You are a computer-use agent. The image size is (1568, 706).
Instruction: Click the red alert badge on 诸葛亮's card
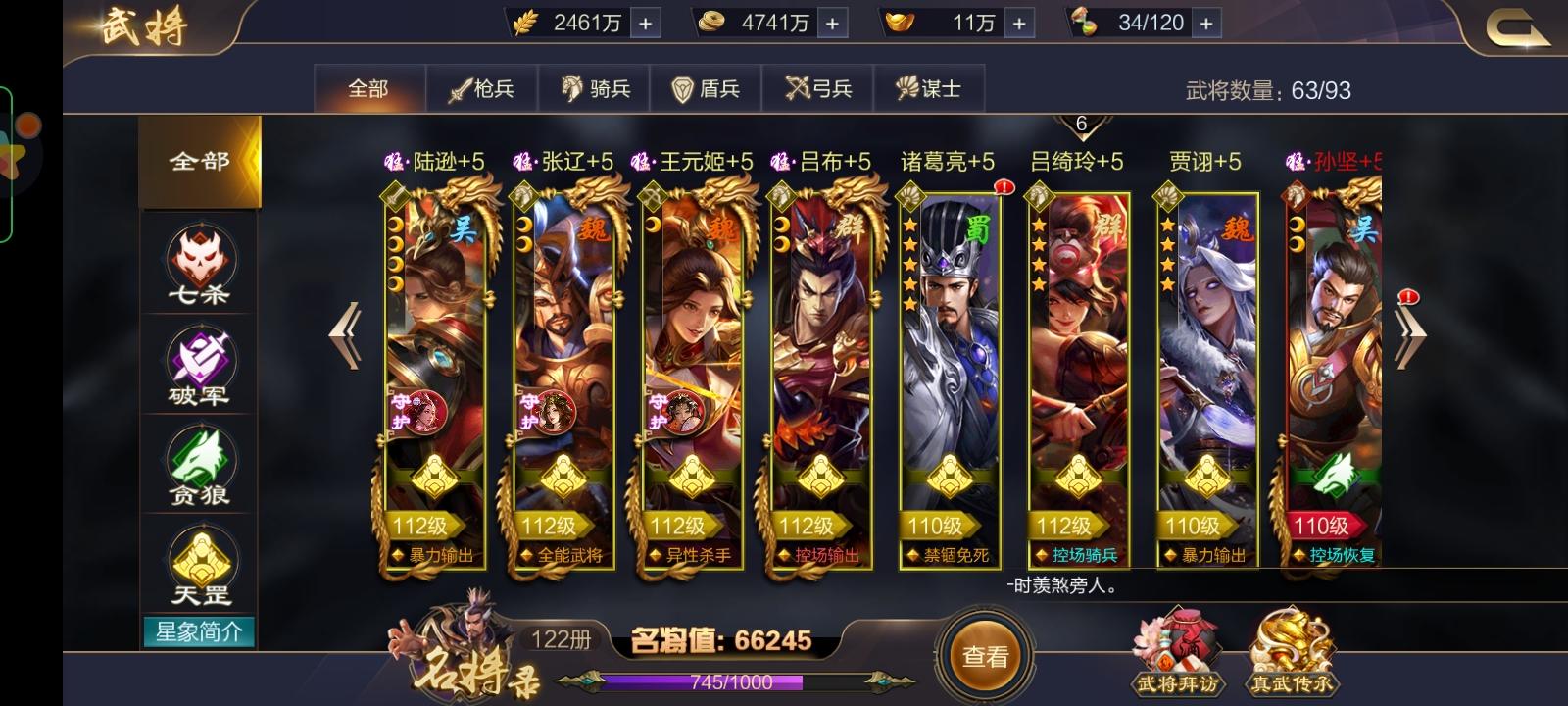point(1003,188)
